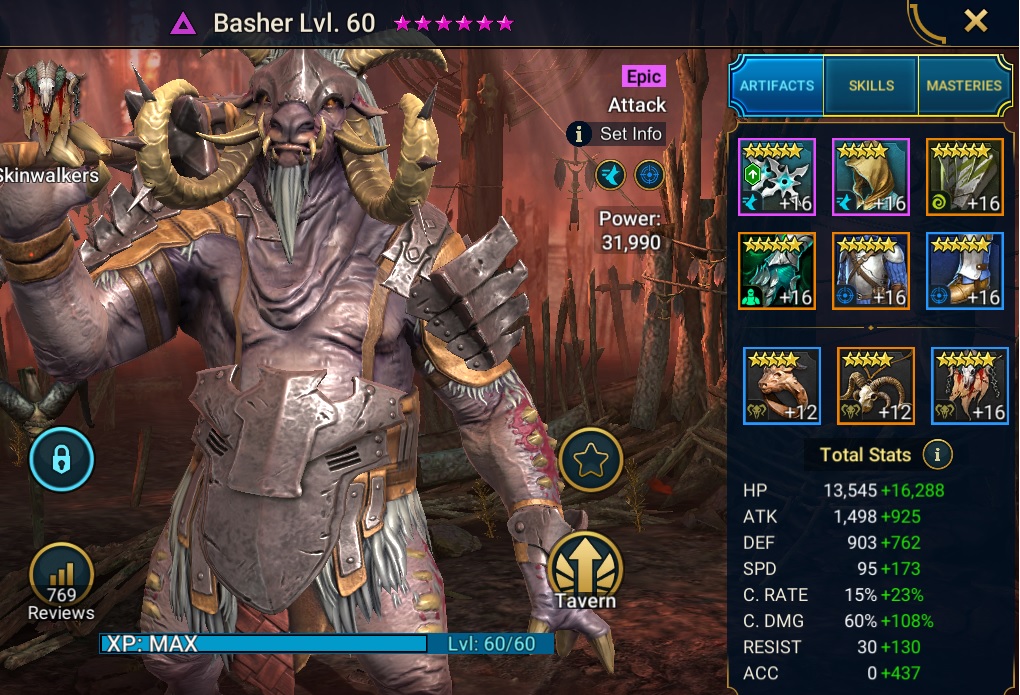Image resolution: width=1020 pixels, height=695 pixels.
Task: Select the shield artifact slot
Action: (x=965, y=177)
